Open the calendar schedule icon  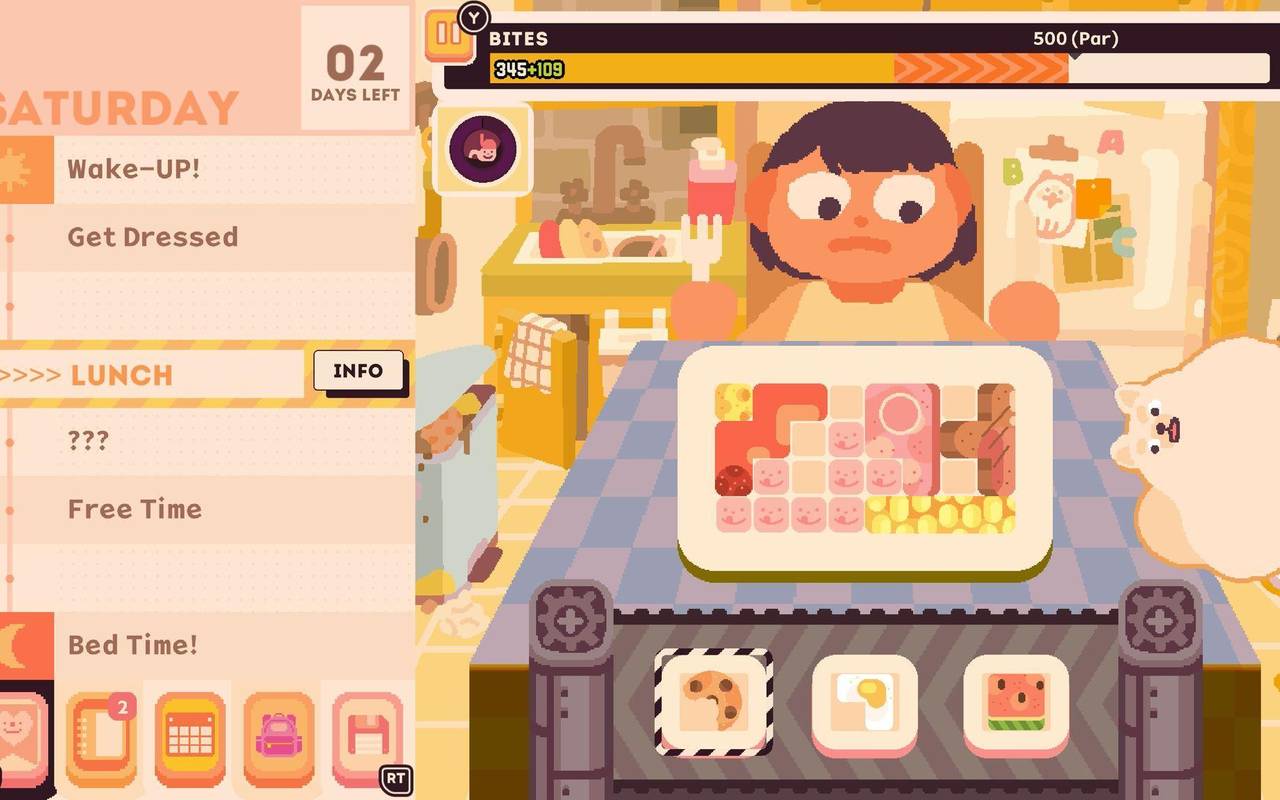(x=185, y=736)
